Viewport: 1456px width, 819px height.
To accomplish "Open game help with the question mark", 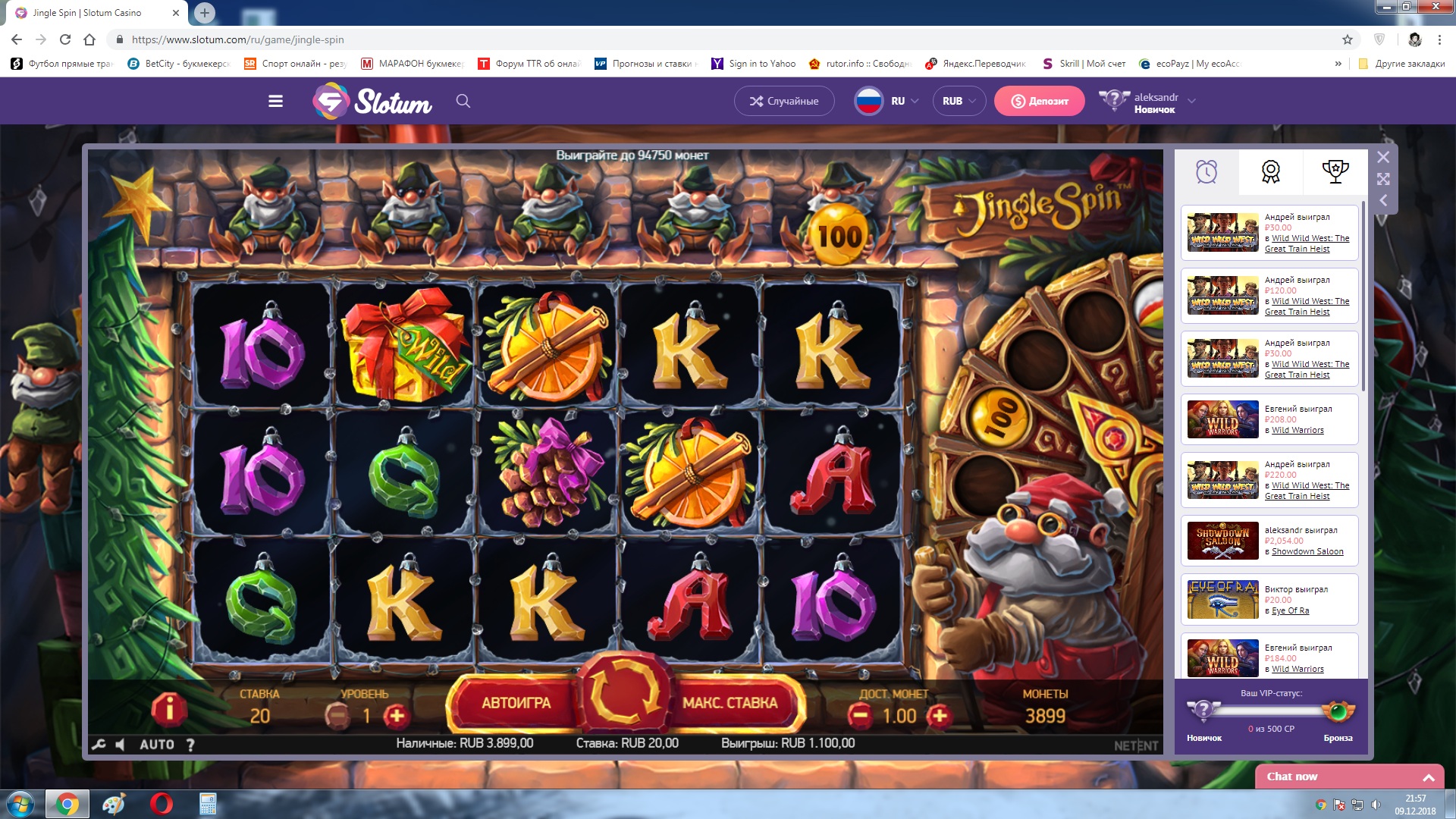I will pos(190,745).
